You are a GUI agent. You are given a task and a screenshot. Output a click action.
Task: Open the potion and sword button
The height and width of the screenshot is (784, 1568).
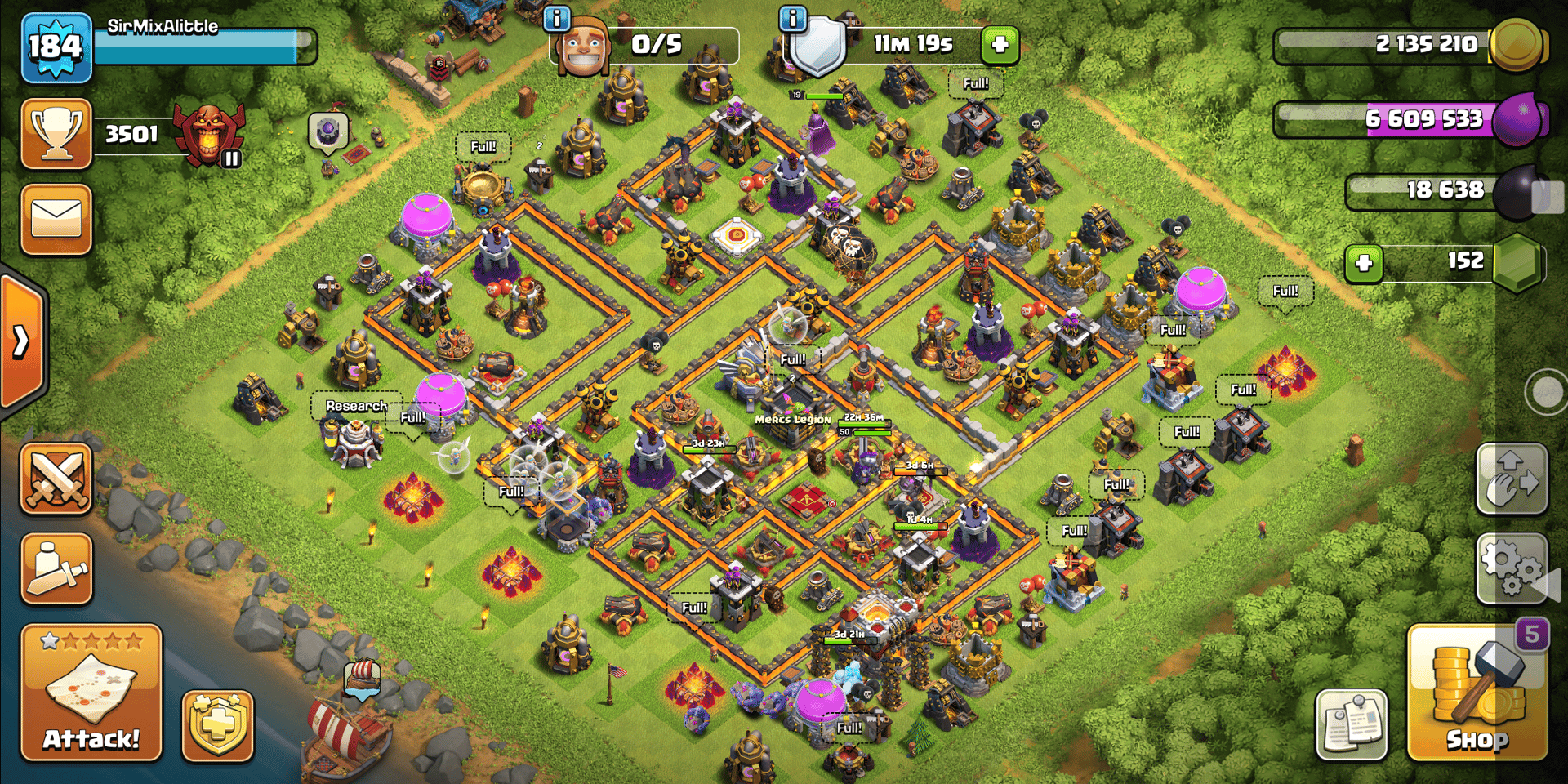click(x=56, y=568)
